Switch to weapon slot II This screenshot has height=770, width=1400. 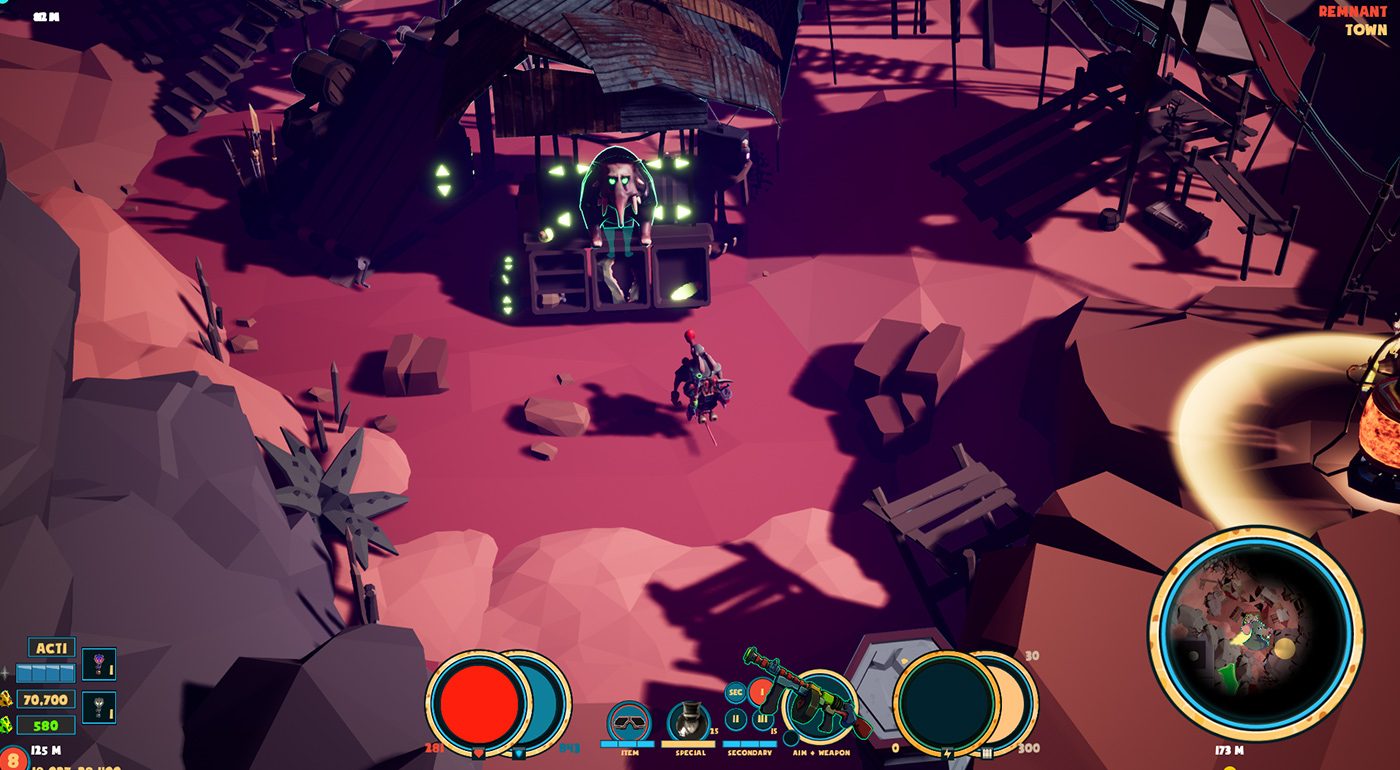point(735,718)
